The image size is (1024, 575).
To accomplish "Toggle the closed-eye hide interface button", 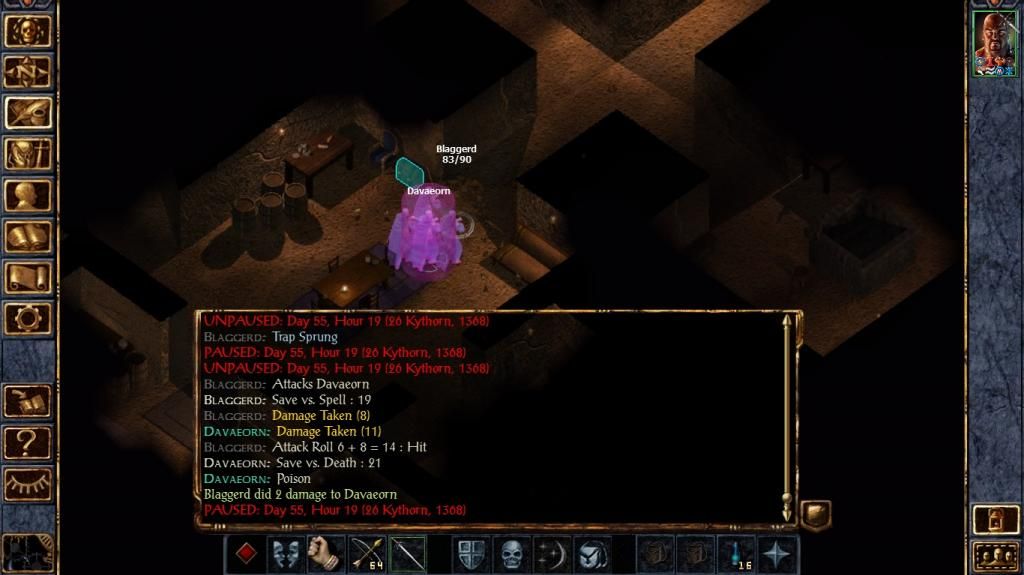I will point(28,483).
